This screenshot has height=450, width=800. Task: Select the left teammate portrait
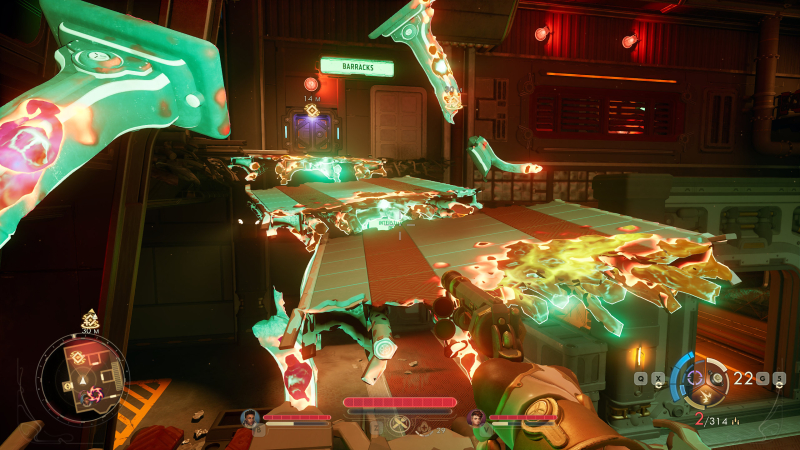point(249,417)
